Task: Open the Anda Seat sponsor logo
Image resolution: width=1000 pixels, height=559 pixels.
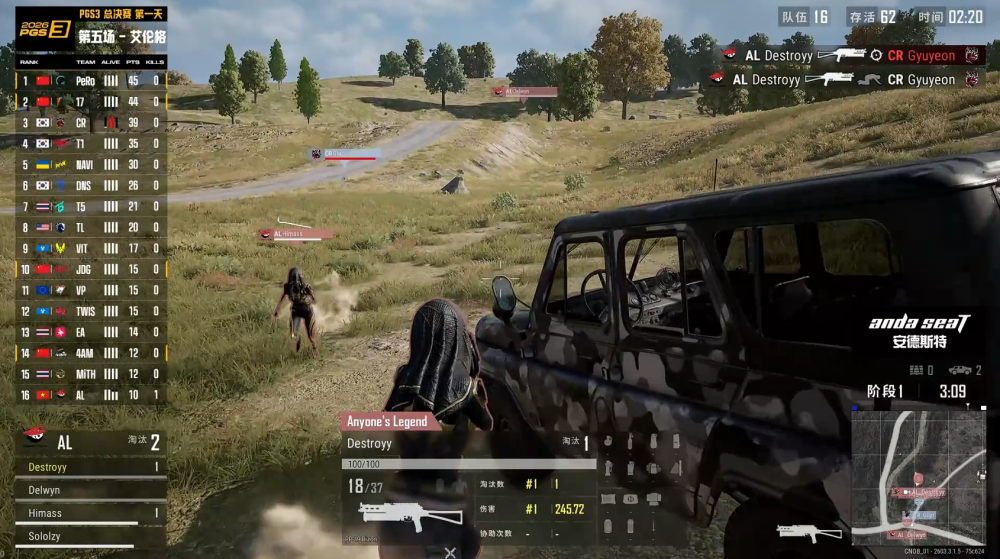Action: point(918,331)
